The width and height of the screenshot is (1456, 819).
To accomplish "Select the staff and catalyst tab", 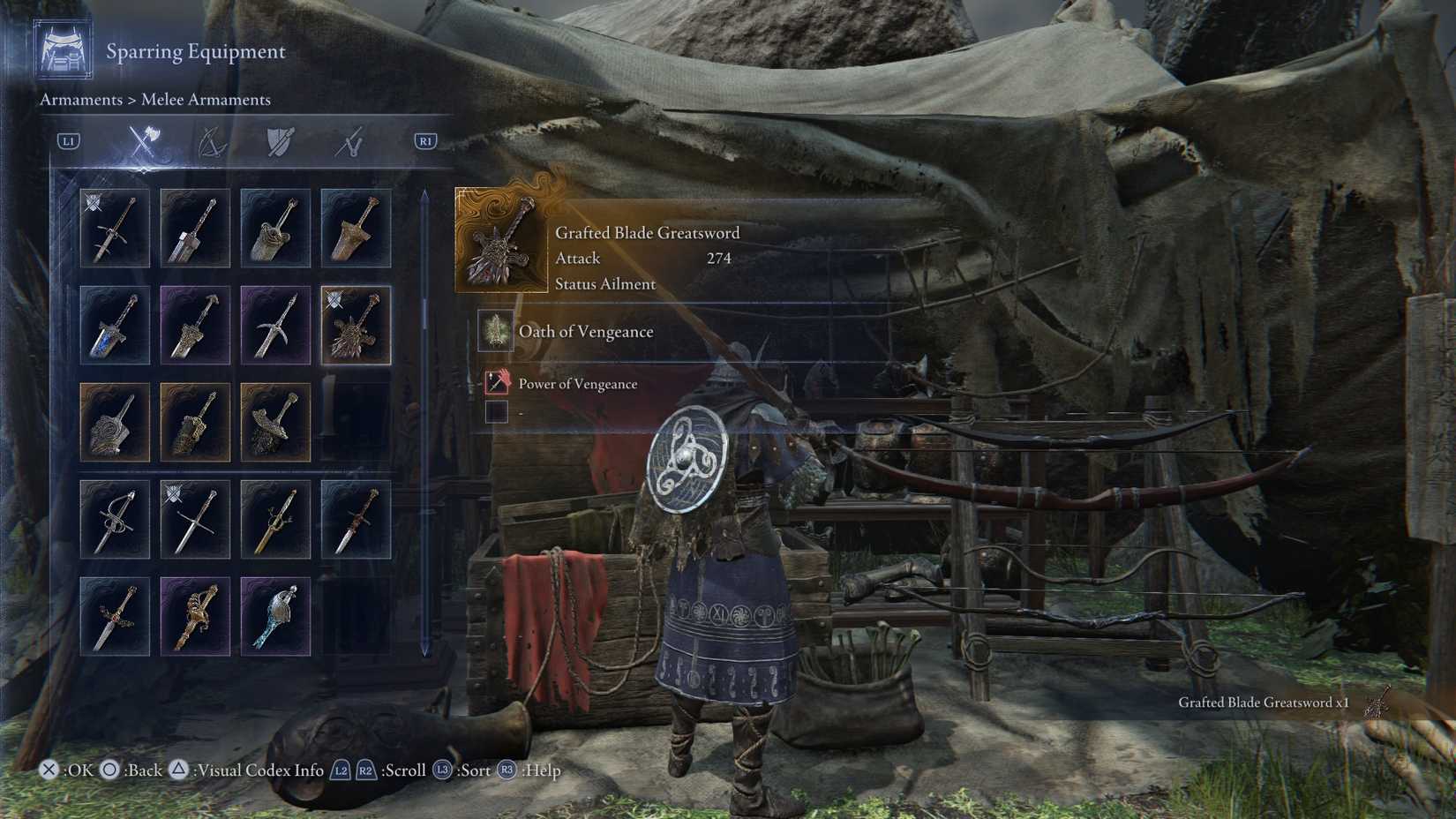I will coord(349,141).
